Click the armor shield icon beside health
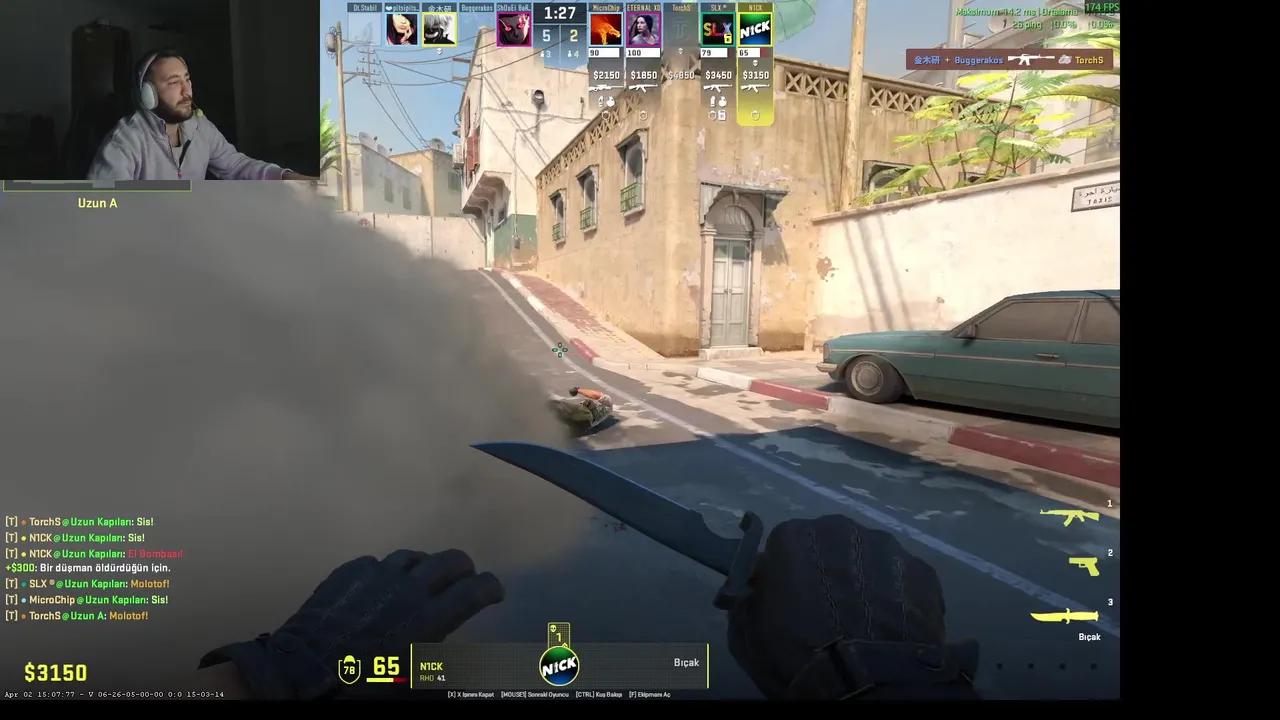The height and width of the screenshot is (720, 1280). (x=349, y=670)
